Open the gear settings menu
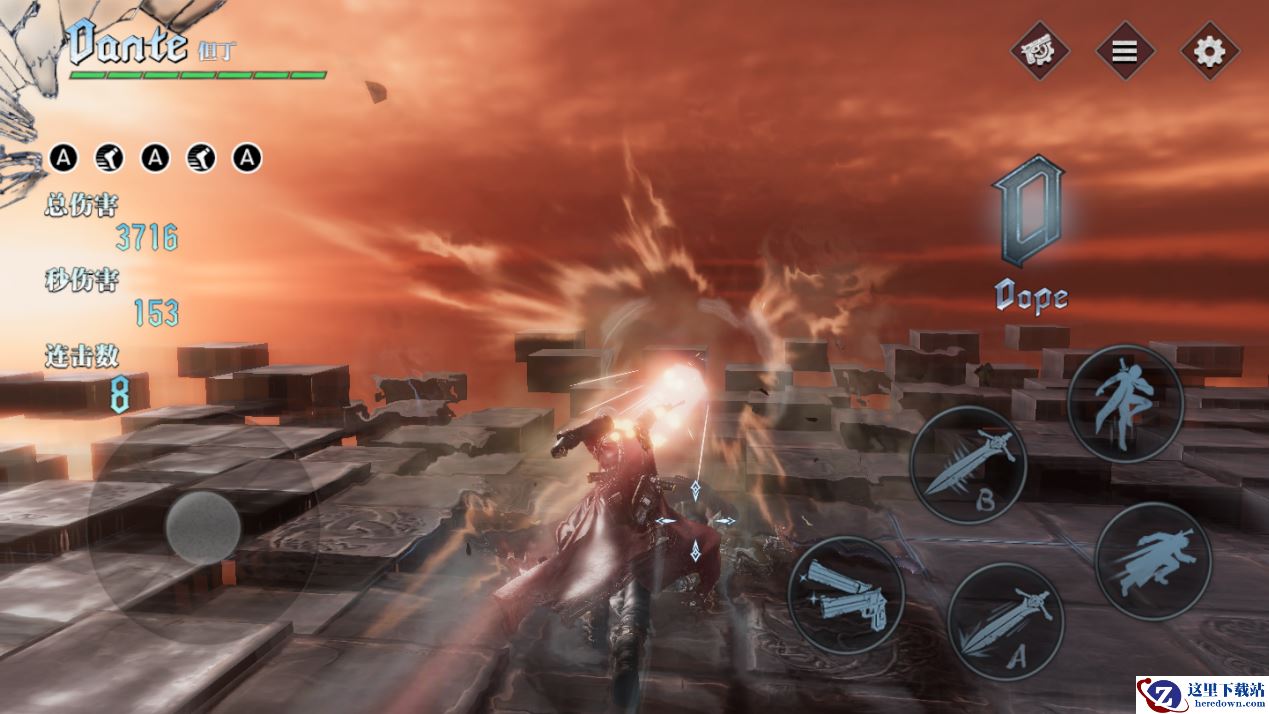Viewport: 1269px width, 714px height. tap(1210, 51)
